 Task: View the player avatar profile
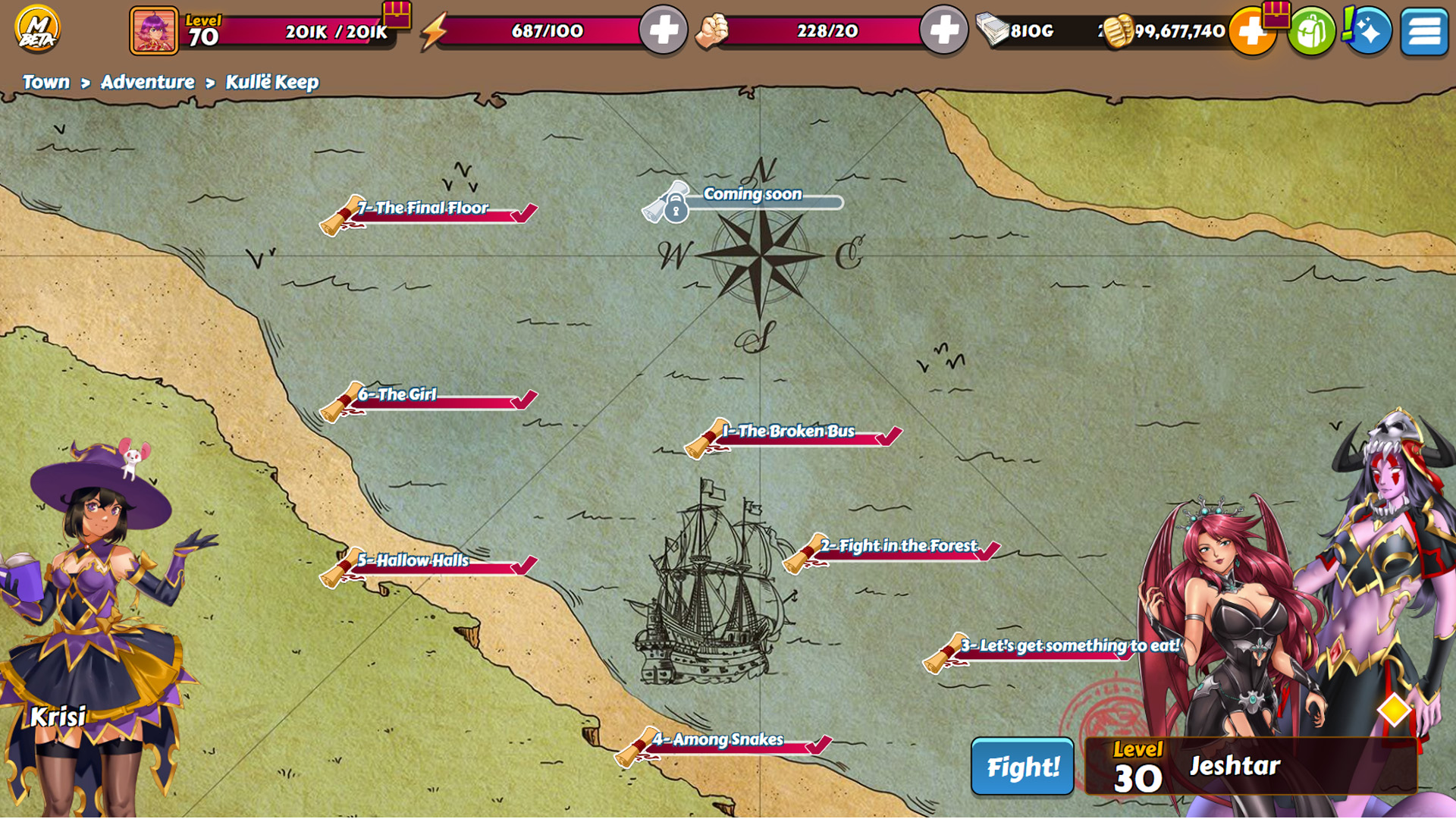[154, 31]
